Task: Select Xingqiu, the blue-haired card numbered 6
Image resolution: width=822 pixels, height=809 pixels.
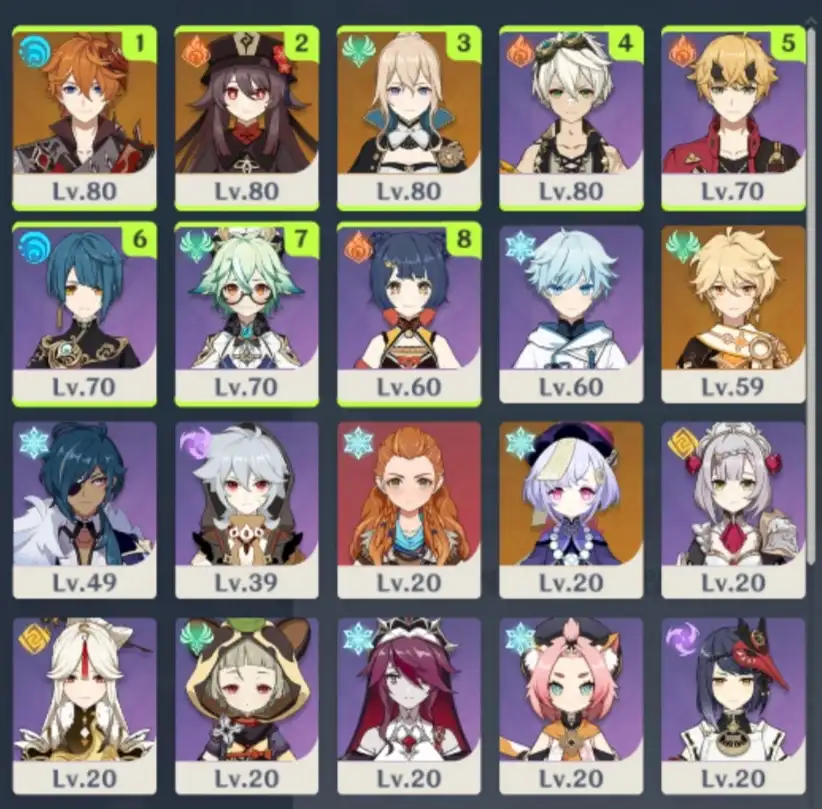Action: (x=84, y=312)
